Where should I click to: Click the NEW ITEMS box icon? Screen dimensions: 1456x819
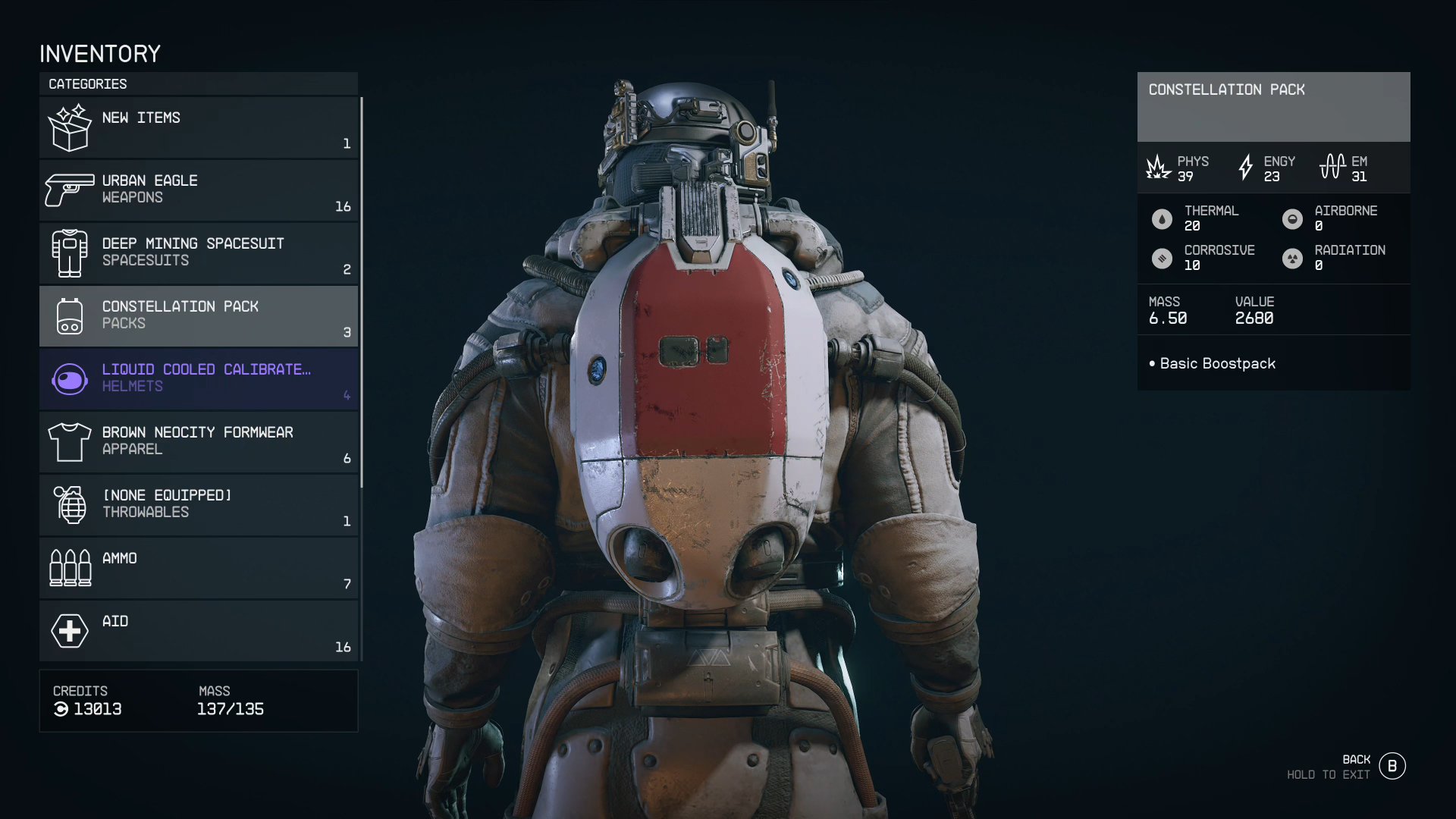click(70, 127)
